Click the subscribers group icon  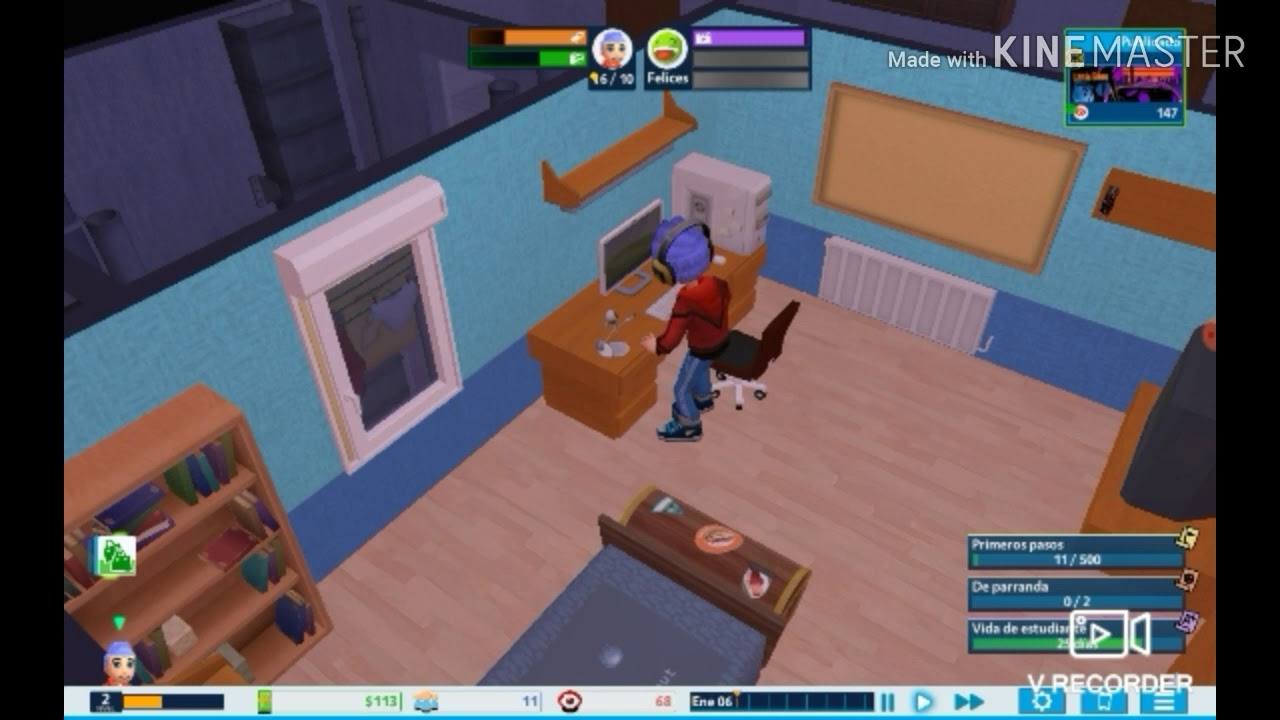427,701
